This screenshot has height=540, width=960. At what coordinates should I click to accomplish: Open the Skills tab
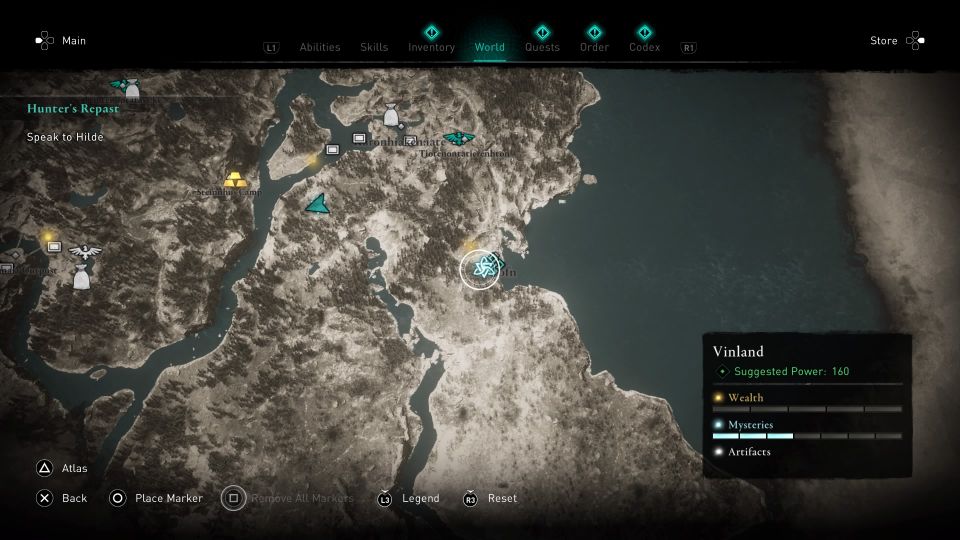click(374, 47)
